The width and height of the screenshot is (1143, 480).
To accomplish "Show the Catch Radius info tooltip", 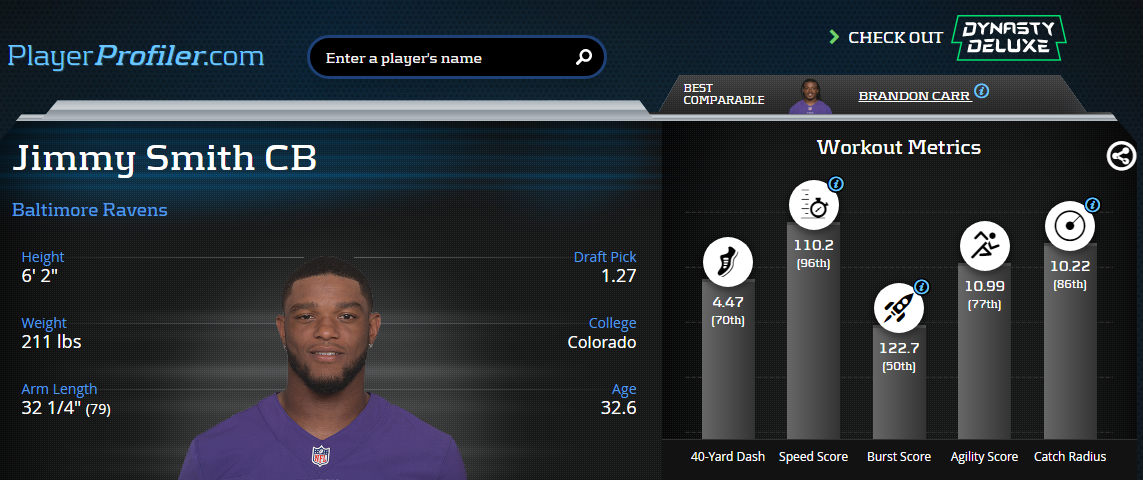I will (x=1093, y=205).
